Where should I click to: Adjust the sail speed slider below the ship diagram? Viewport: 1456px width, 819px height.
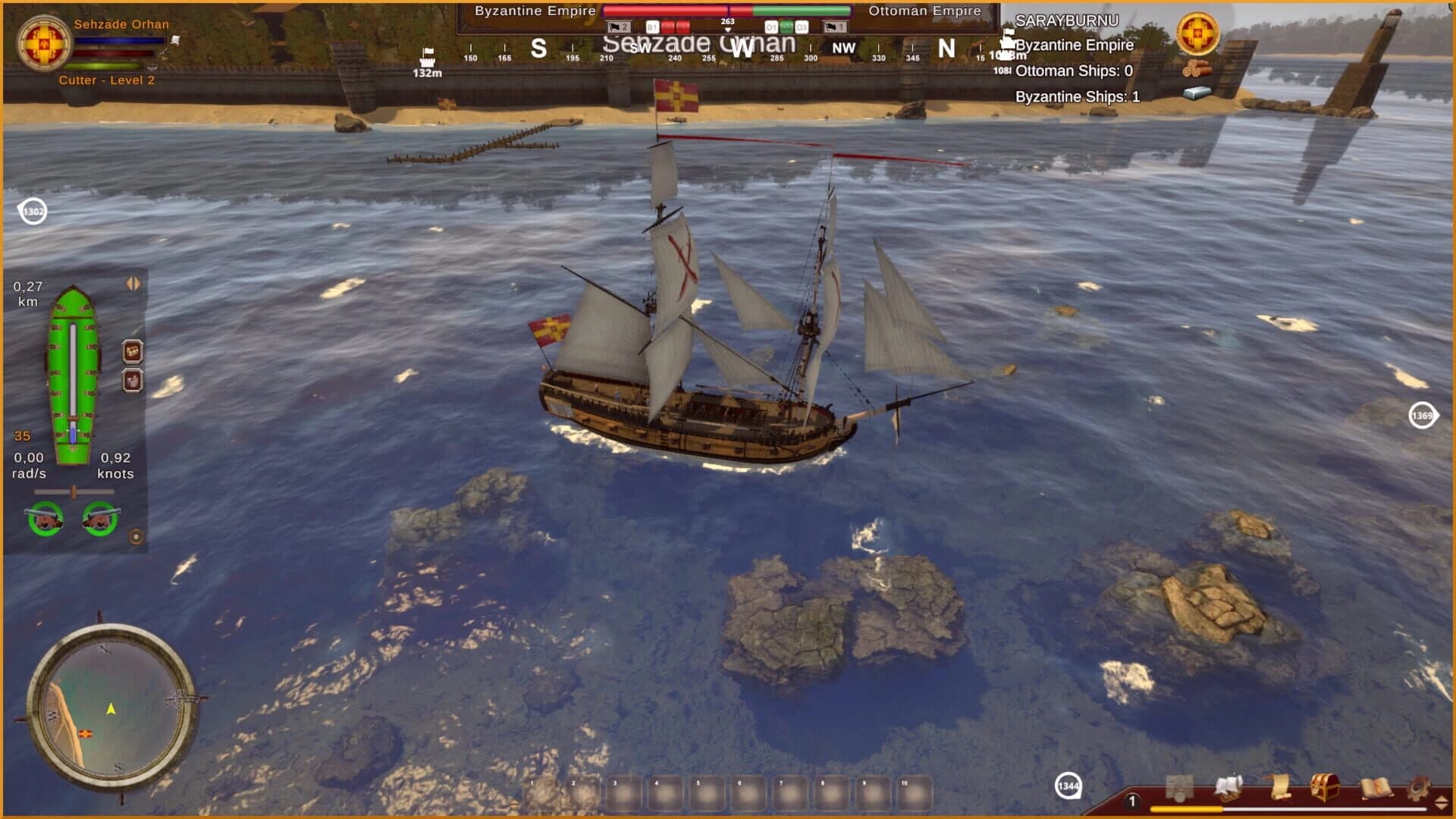[74, 492]
